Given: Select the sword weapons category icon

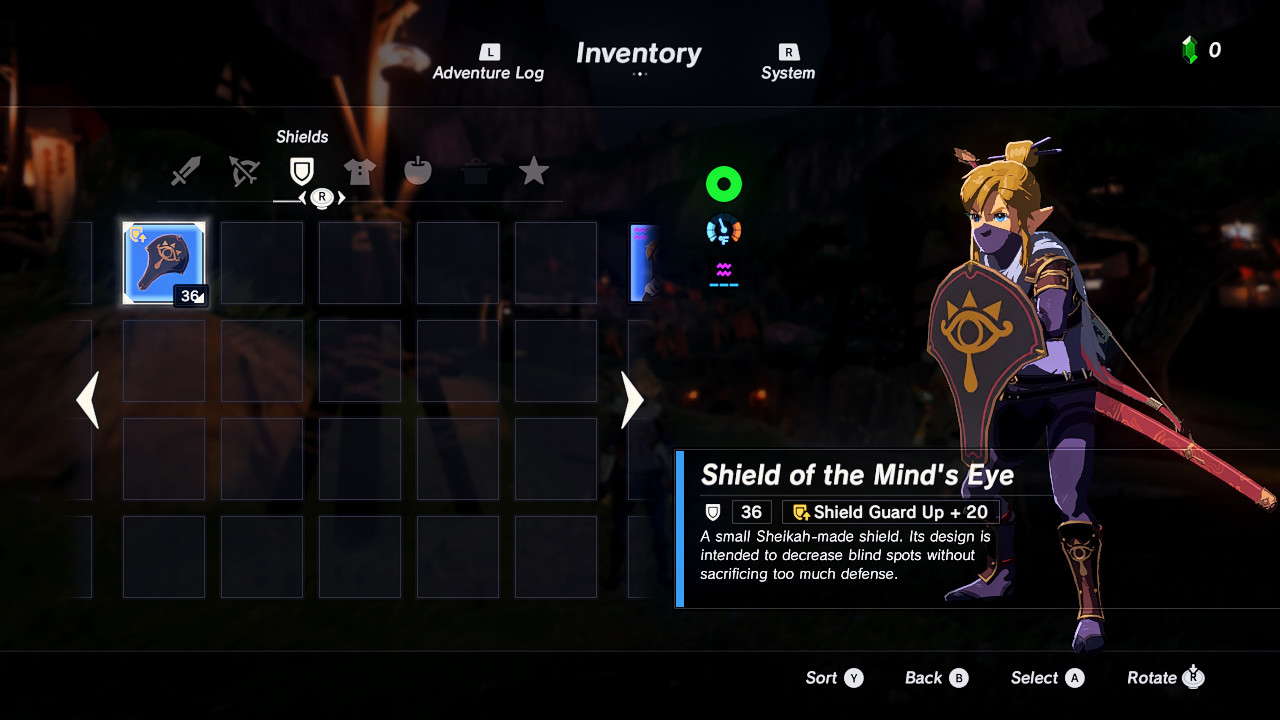Looking at the screenshot, I should pos(186,170).
